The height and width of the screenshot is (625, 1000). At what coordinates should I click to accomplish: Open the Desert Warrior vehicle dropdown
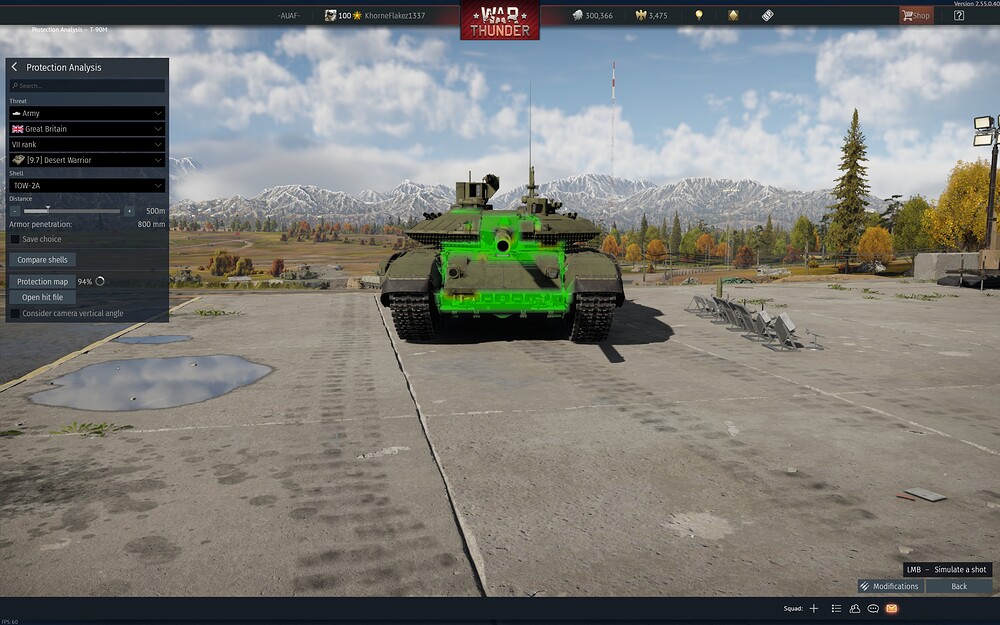[x=87, y=159]
